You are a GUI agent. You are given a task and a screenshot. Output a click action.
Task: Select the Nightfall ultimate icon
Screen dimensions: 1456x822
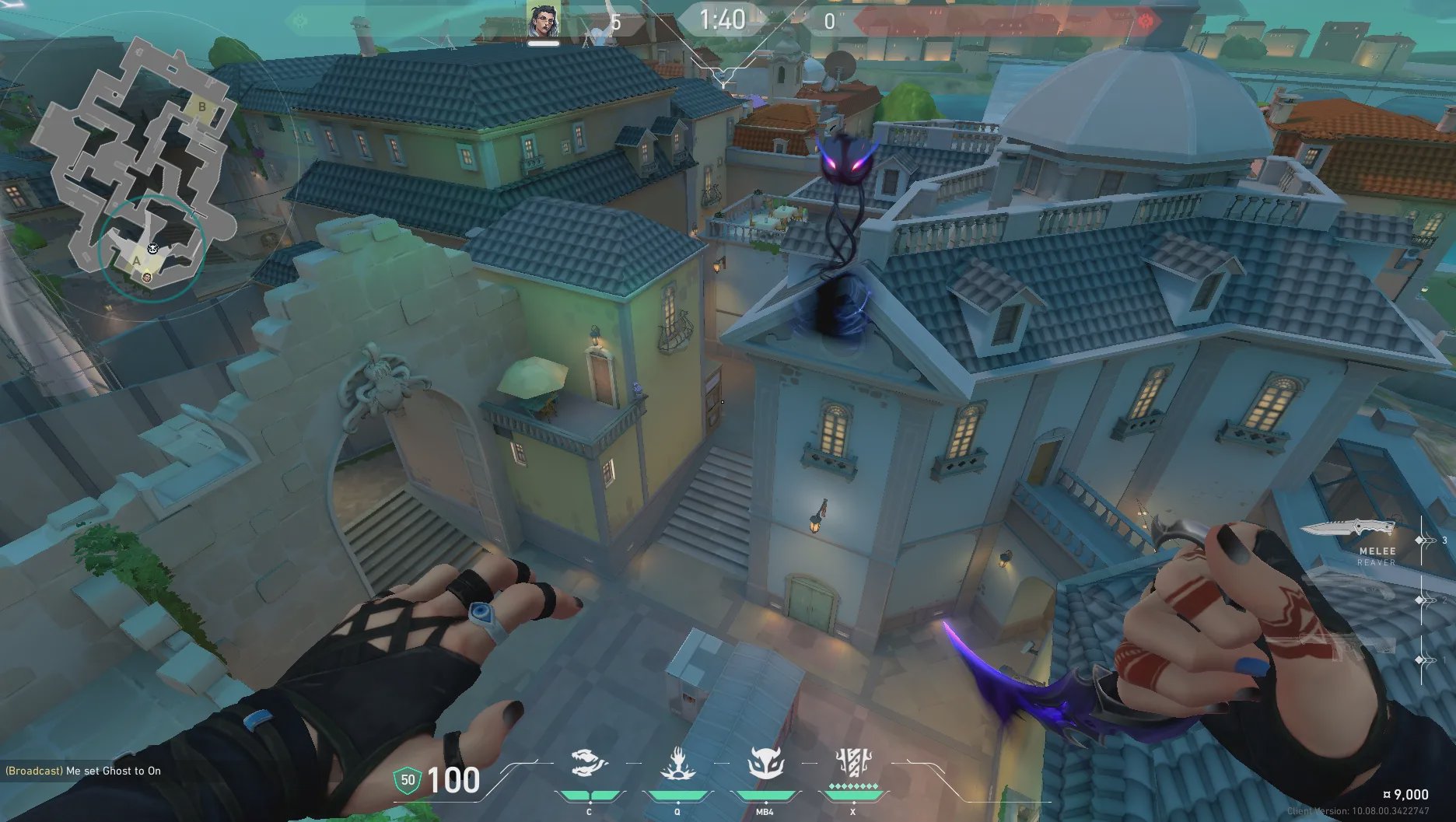point(852,764)
